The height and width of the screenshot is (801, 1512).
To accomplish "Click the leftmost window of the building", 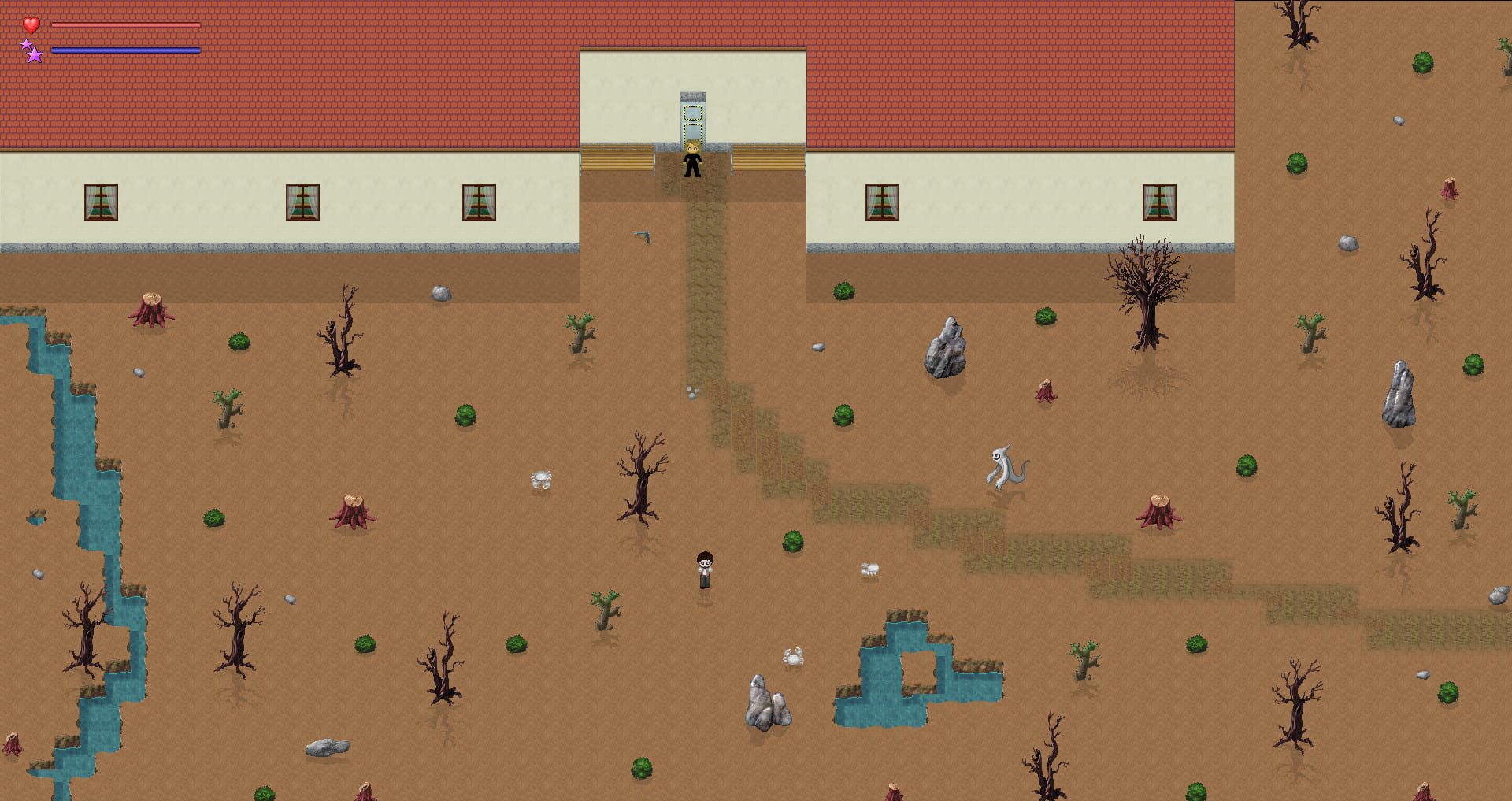I will click(101, 203).
